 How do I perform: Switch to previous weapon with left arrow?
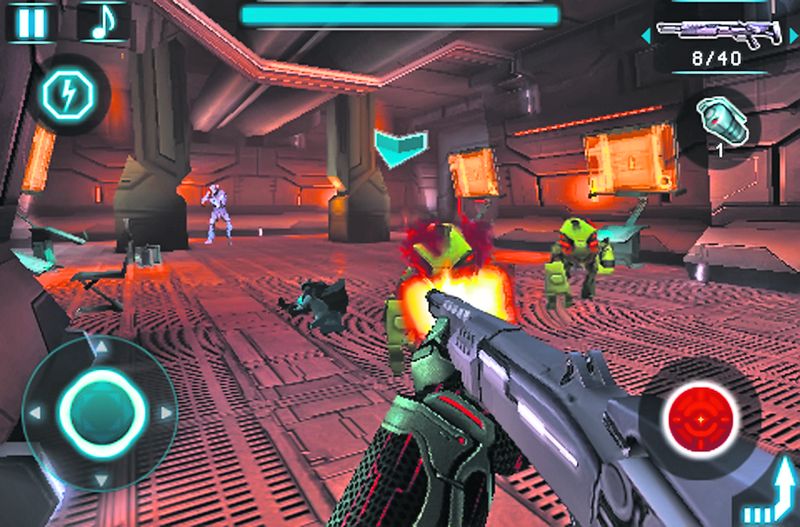coord(645,37)
